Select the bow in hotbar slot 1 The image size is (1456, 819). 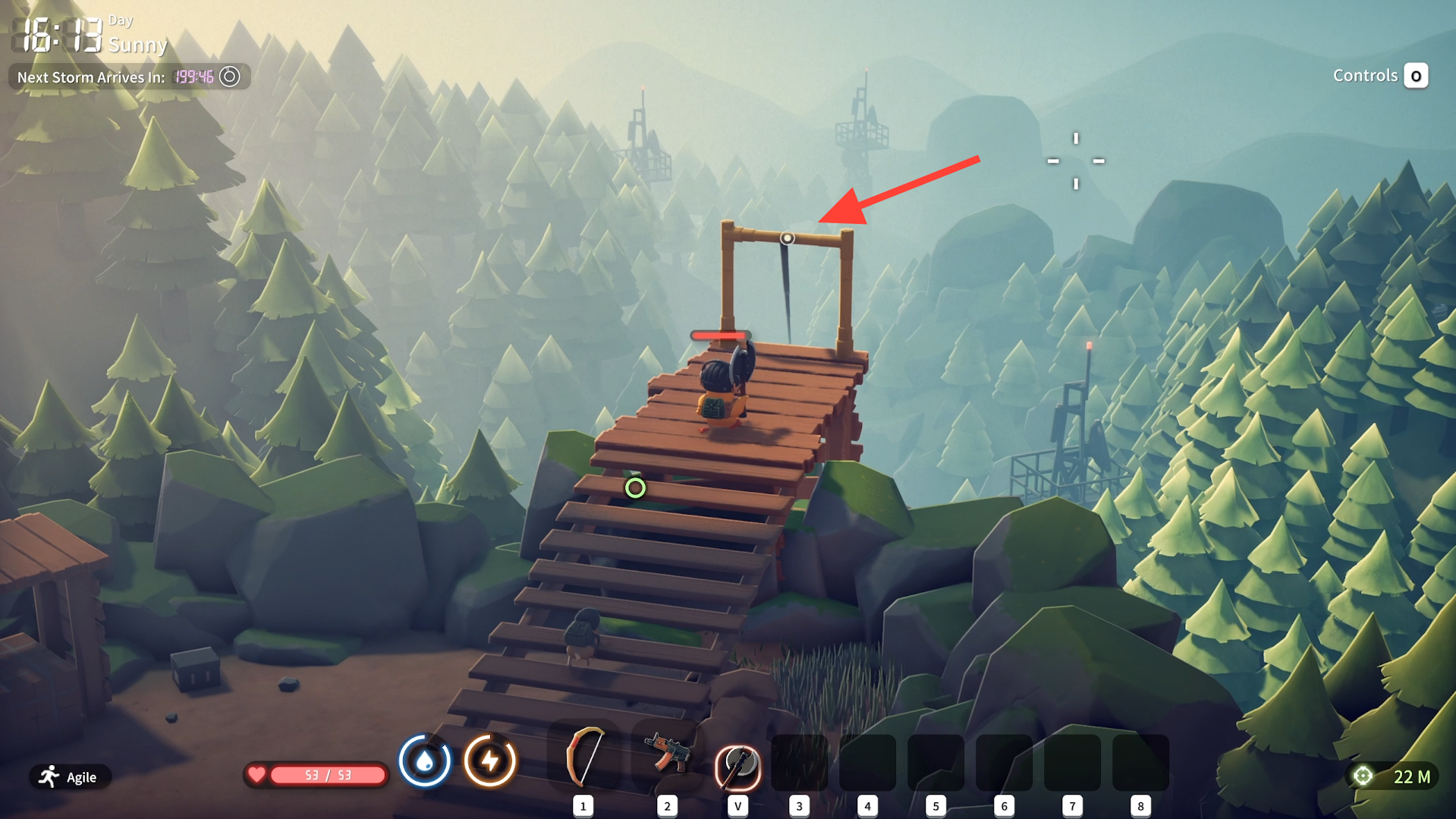583,758
